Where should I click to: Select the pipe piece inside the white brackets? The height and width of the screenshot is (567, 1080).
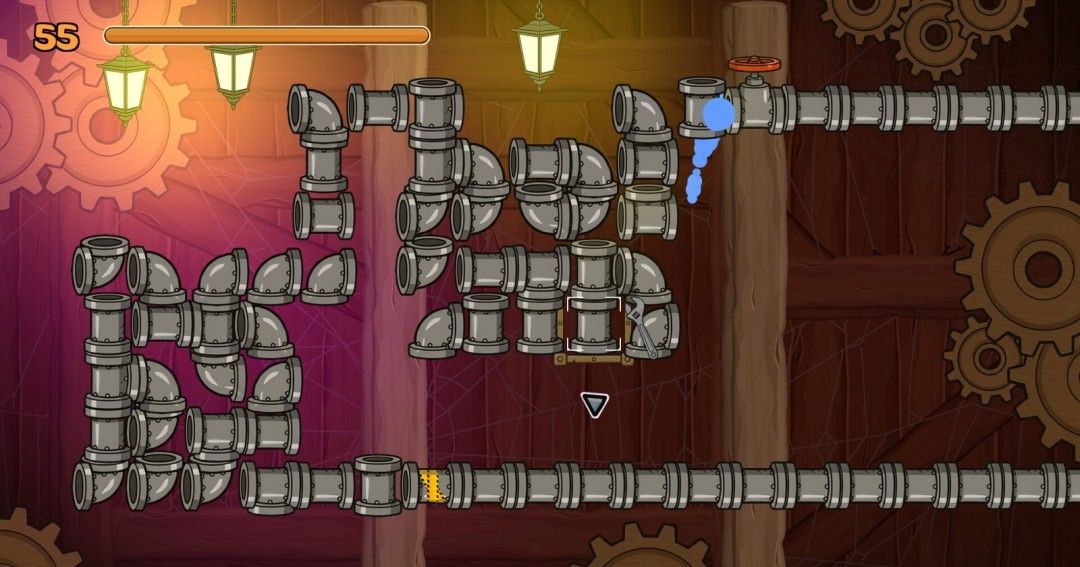[593, 324]
